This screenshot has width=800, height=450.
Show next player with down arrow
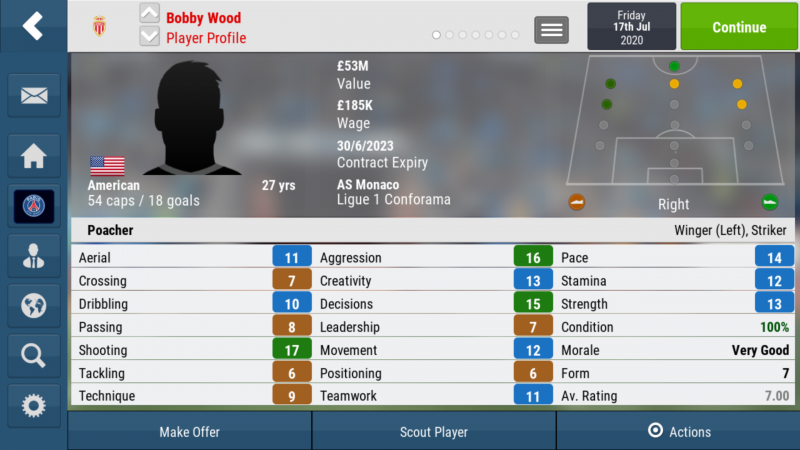coord(149,37)
